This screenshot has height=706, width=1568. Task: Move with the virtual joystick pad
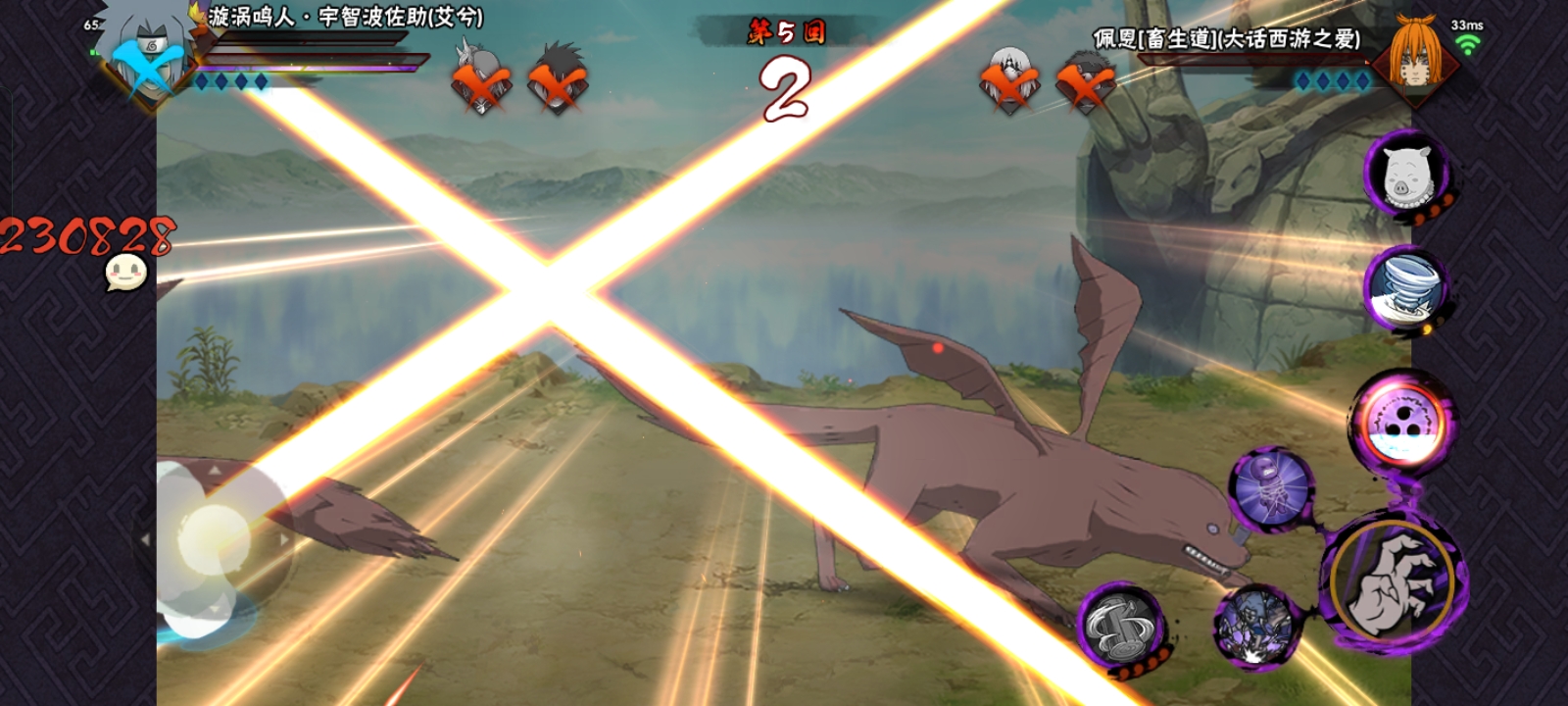point(212,539)
